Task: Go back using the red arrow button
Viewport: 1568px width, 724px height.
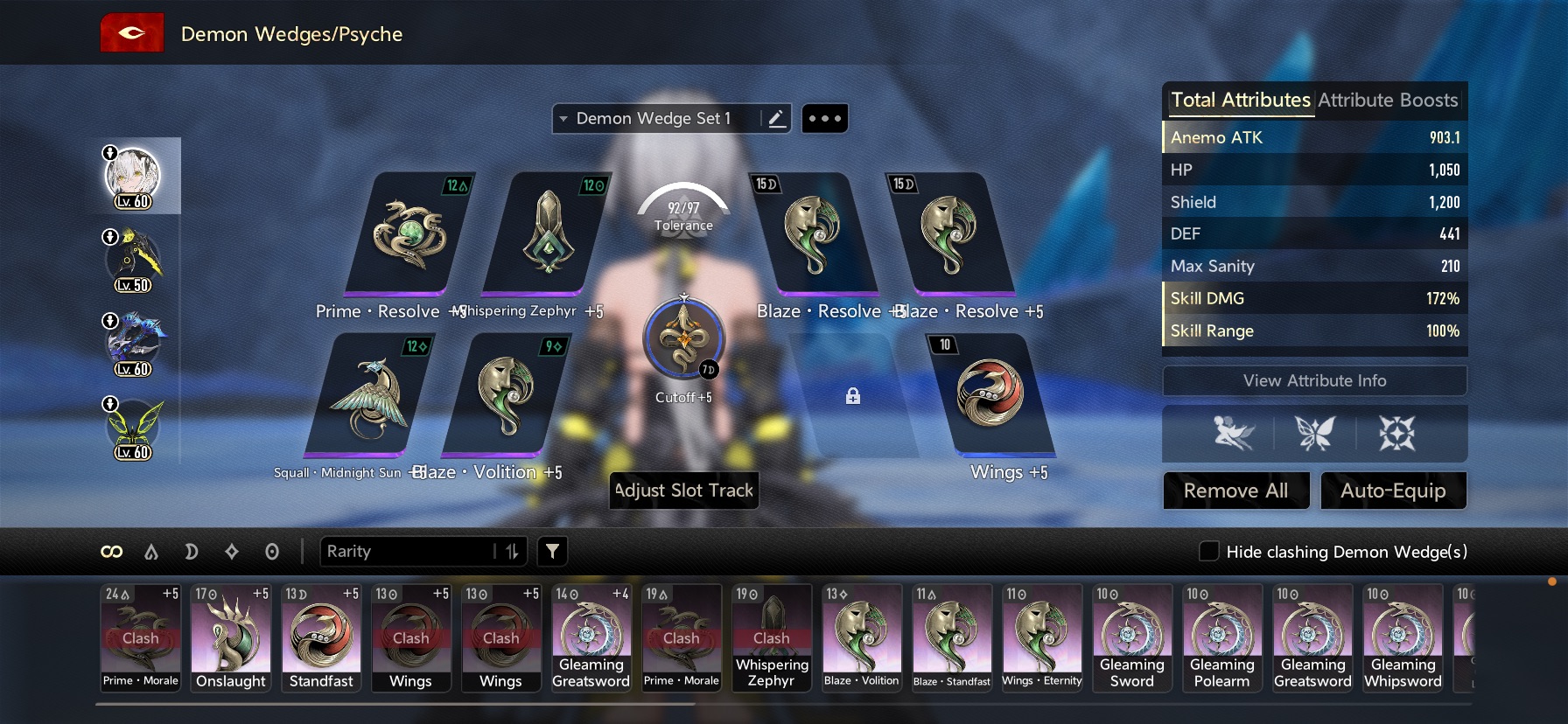Action: tap(132, 33)
